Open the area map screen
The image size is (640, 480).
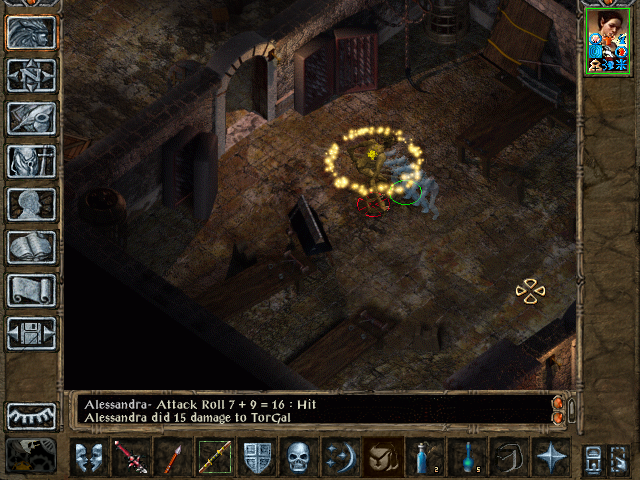pyautogui.click(x=32, y=75)
